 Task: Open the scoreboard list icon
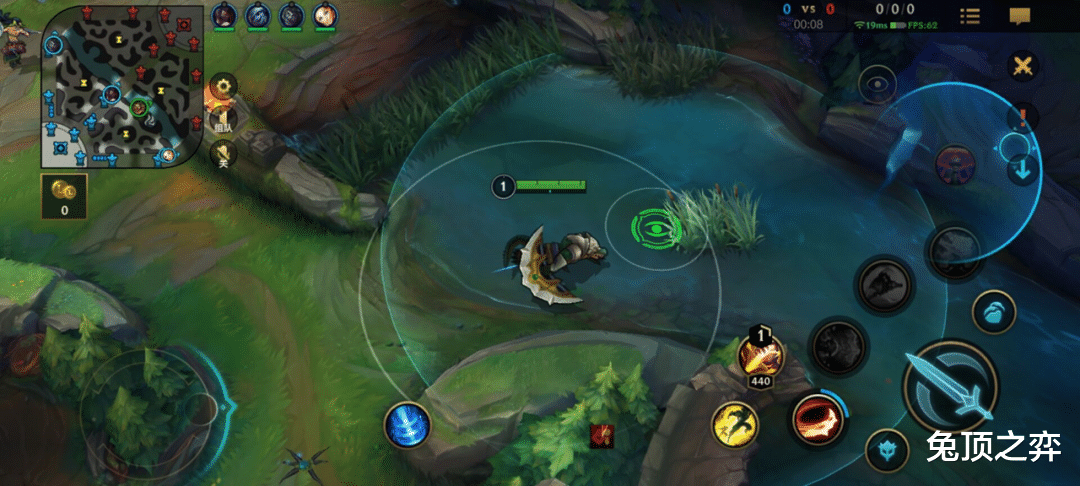tap(969, 16)
